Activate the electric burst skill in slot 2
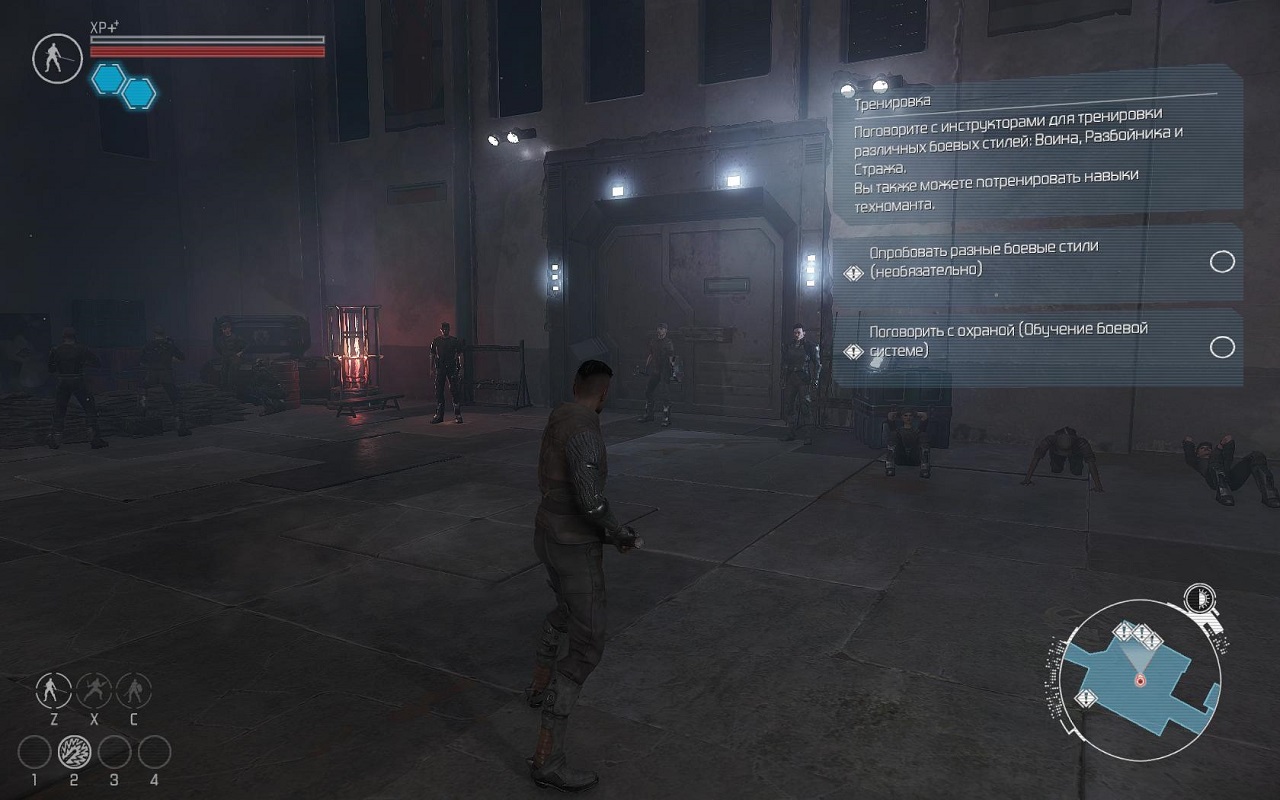This screenshot has height=800, width=1280. click(x=74, y=751)
